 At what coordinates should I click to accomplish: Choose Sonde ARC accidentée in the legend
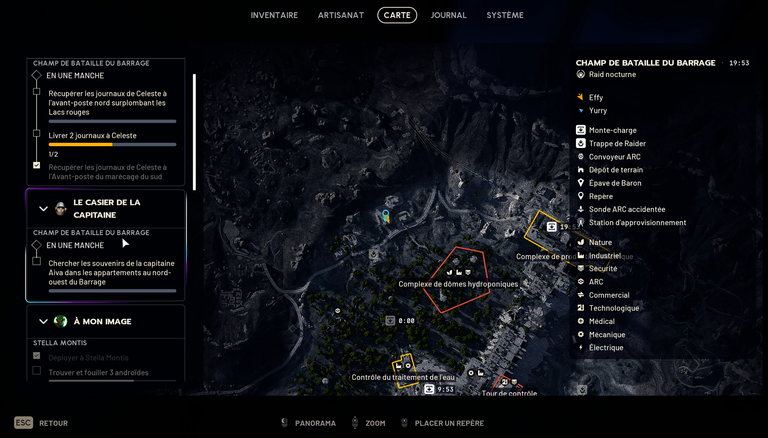click(x=627, y=209)
